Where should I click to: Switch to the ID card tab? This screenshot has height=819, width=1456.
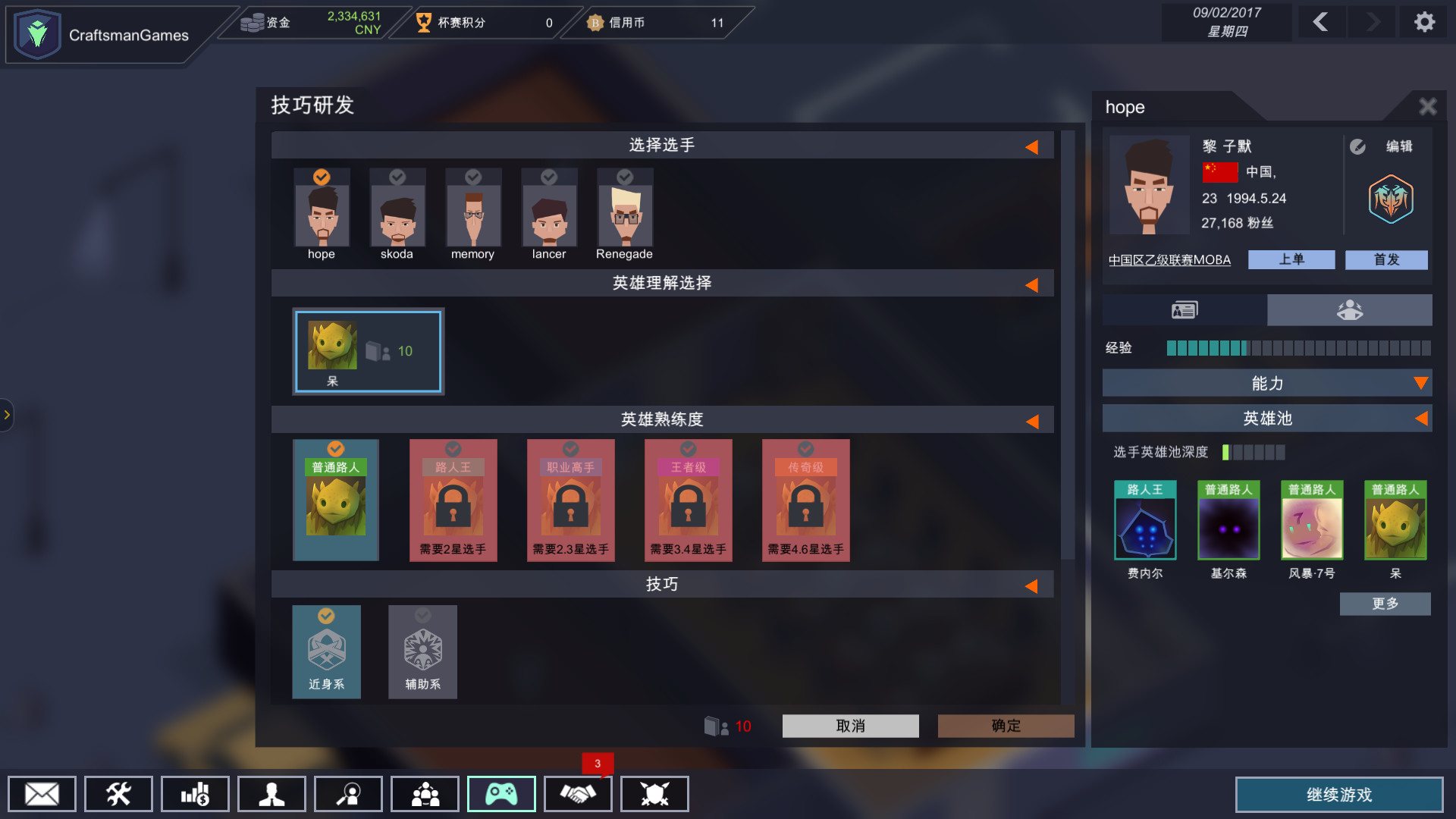(1184, 309)
